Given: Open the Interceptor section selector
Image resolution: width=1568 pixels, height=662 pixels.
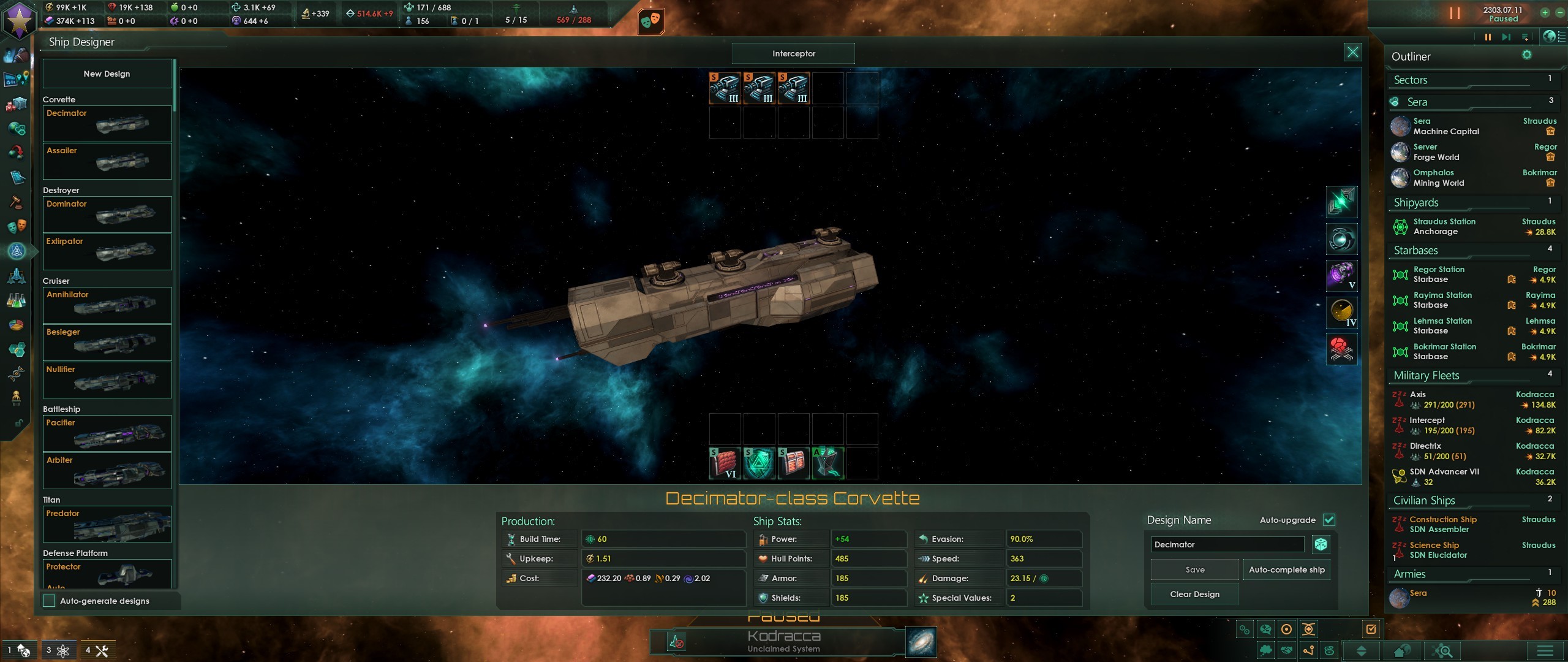Looking at the screenshot, I should pos(793,53).
